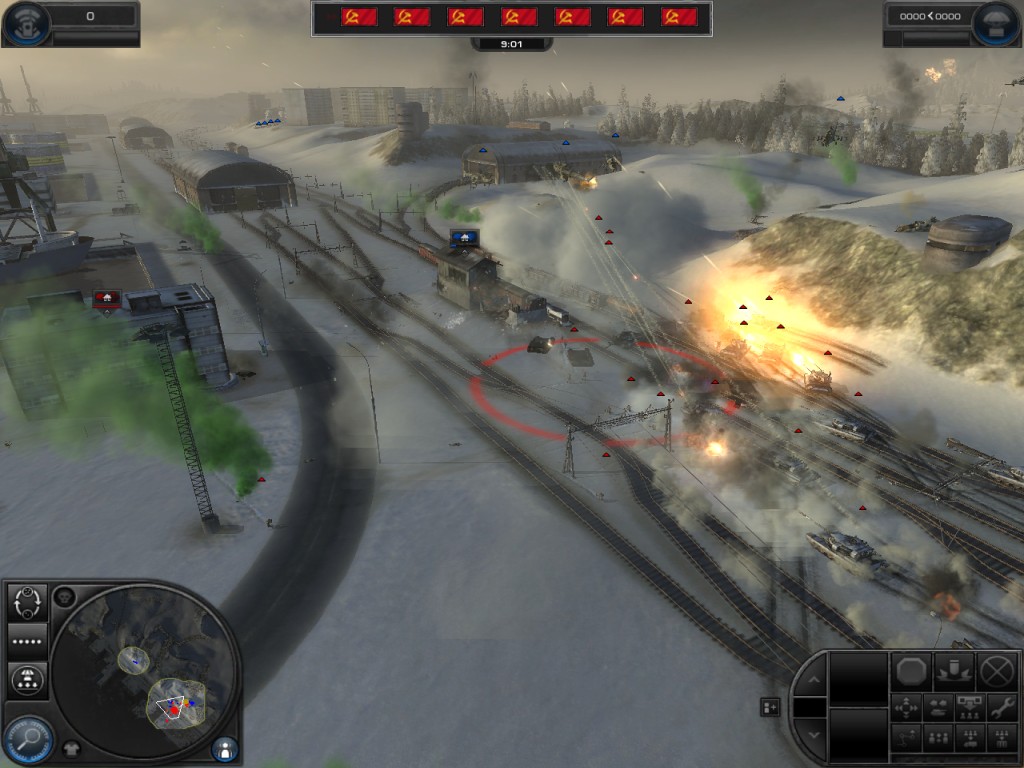Click the add-unit group button
The image size is (1024, 768).
[770, 707]
